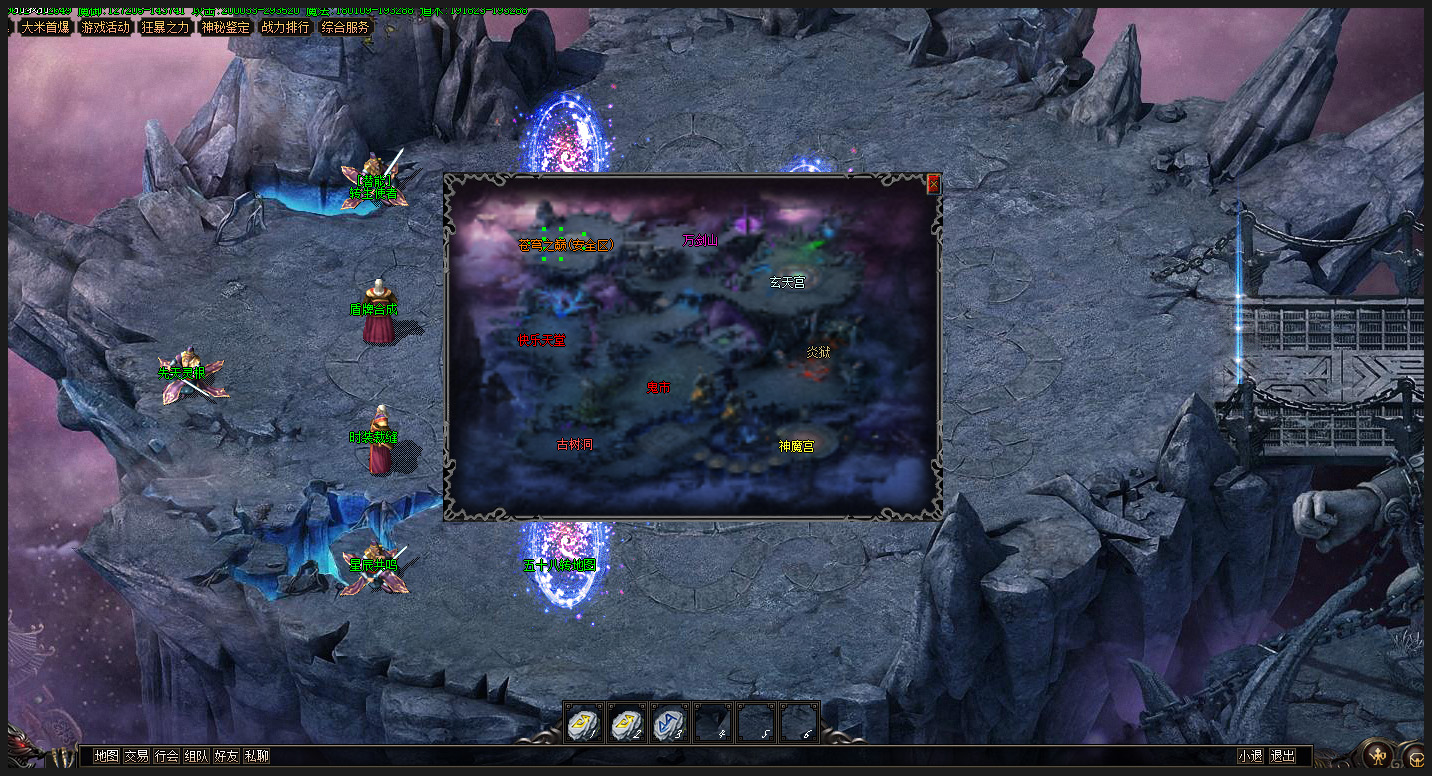Image resolution: width=1432 pixels, height=776 pixels.
Task: Choose 快乐天堂 map location
Action: (541, 340)
